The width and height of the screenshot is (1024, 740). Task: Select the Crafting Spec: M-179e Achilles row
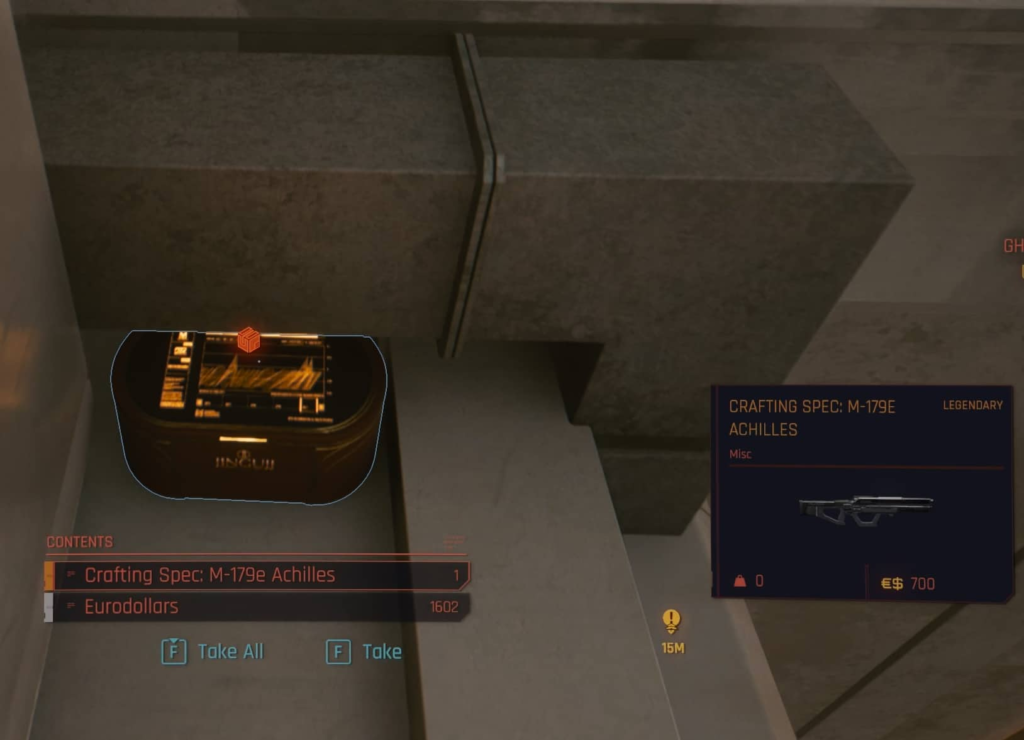[x=256, y=575]
